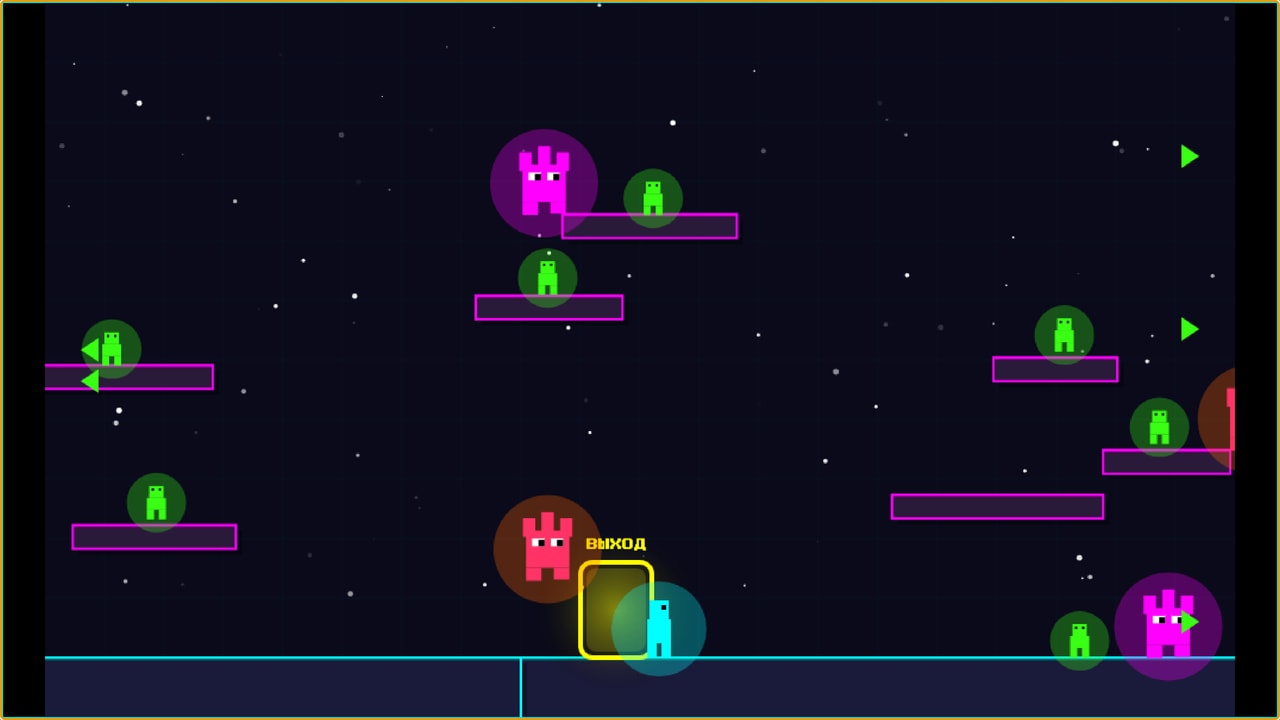
Task: Select the green robot near the right screen edge
Action: (1159, 426)
